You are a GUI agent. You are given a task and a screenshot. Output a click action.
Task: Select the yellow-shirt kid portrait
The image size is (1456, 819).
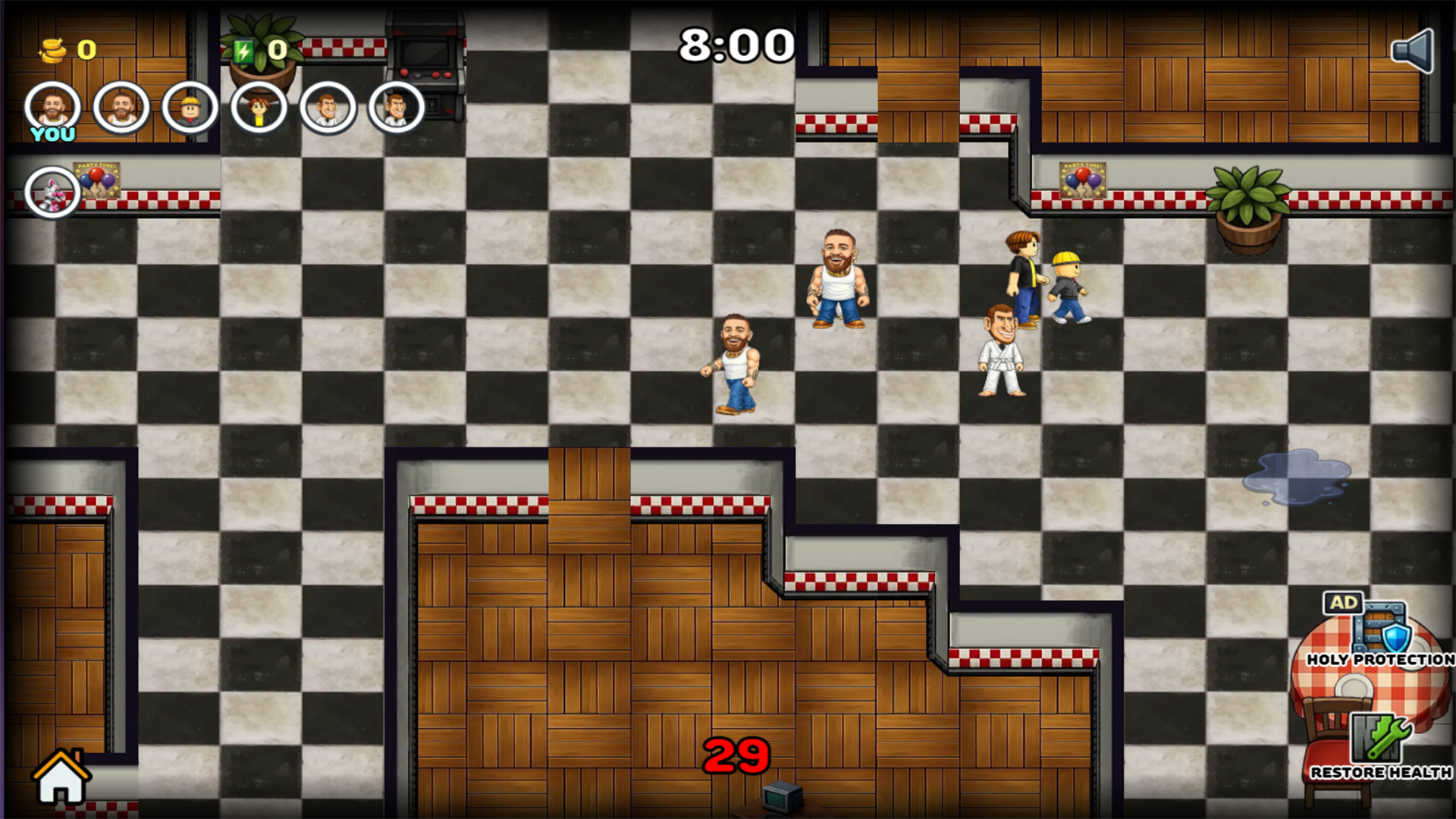point(258,108)
